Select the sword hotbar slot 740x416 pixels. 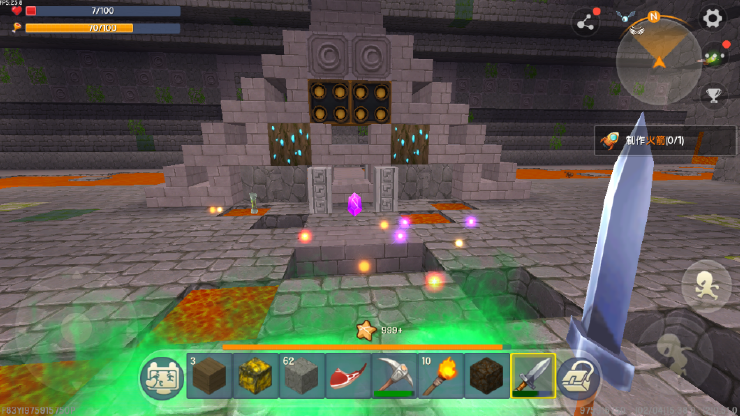pyautogui.click(x=532, y=376)
